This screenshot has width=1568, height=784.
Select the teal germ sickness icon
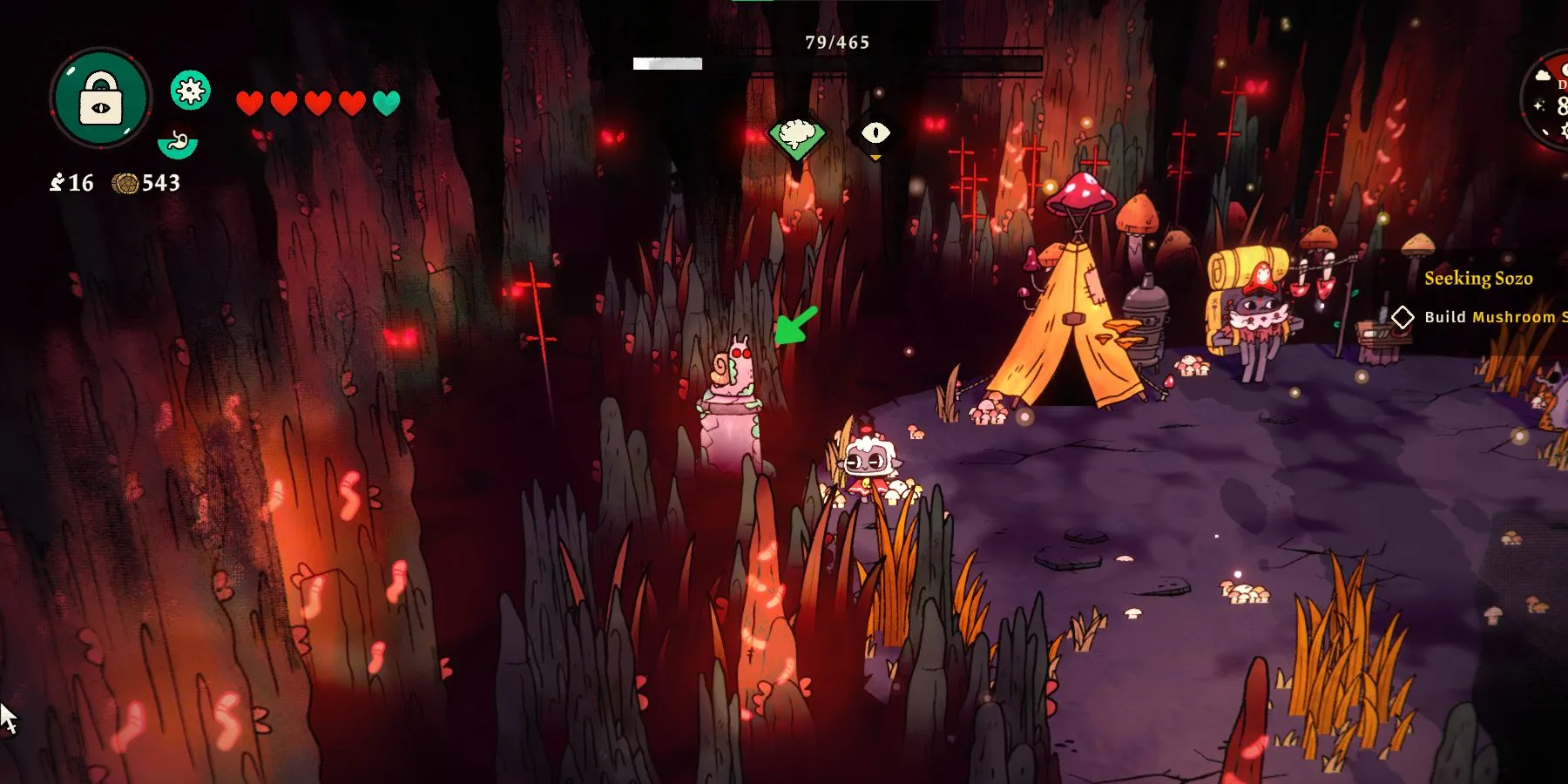[x=190, y=90]
